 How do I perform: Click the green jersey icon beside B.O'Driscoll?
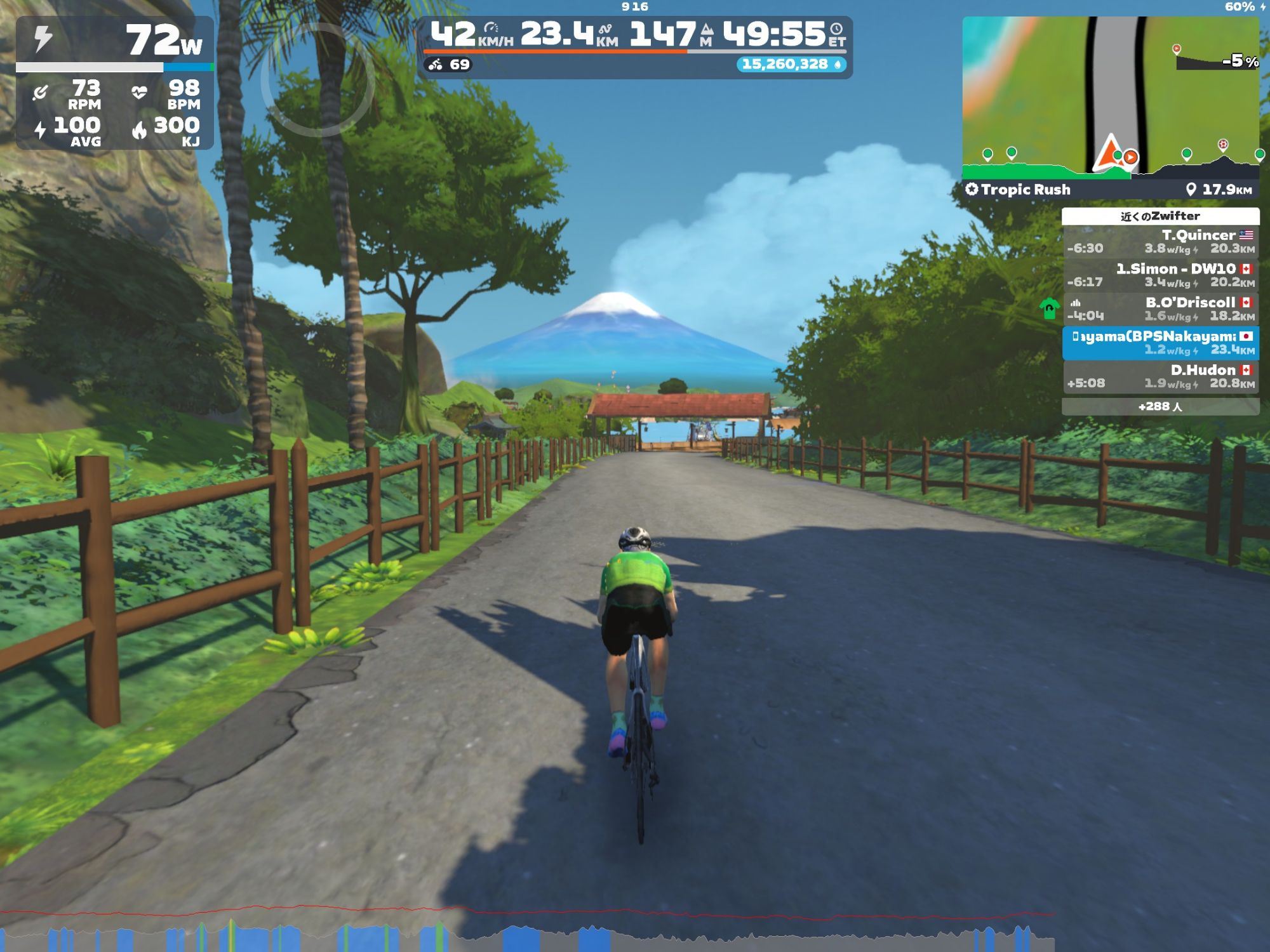pos(1050,309)
